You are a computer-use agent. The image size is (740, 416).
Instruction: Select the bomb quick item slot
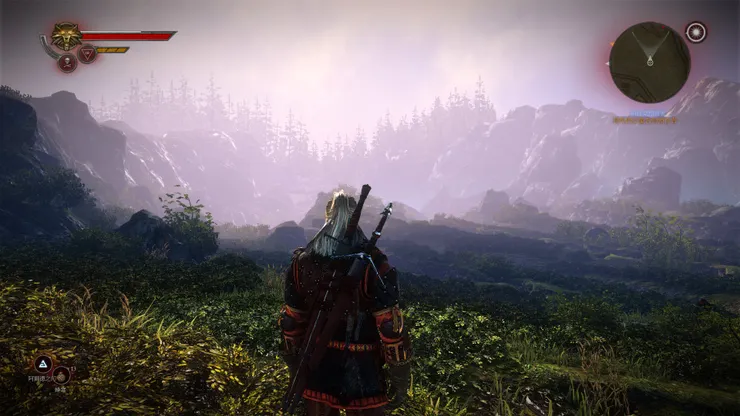pyautogui.click(x=61, y=376)
